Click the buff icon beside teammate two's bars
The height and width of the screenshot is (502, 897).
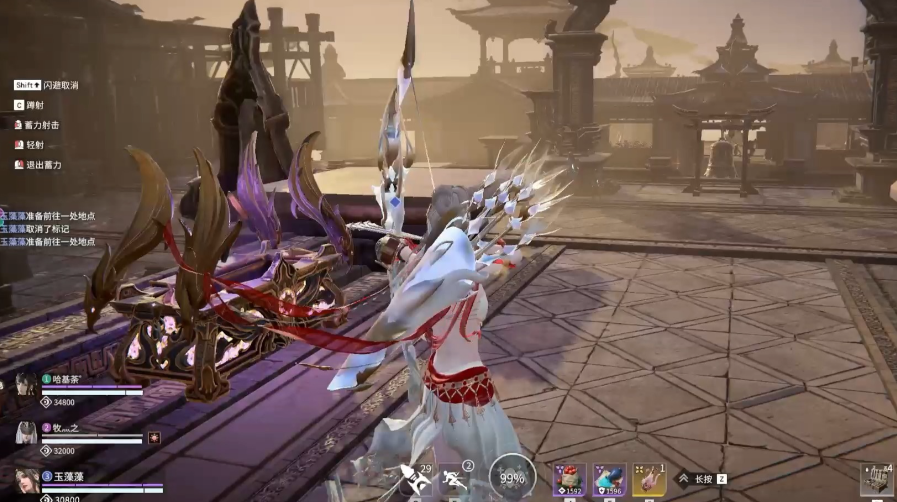tap(154, 438)
